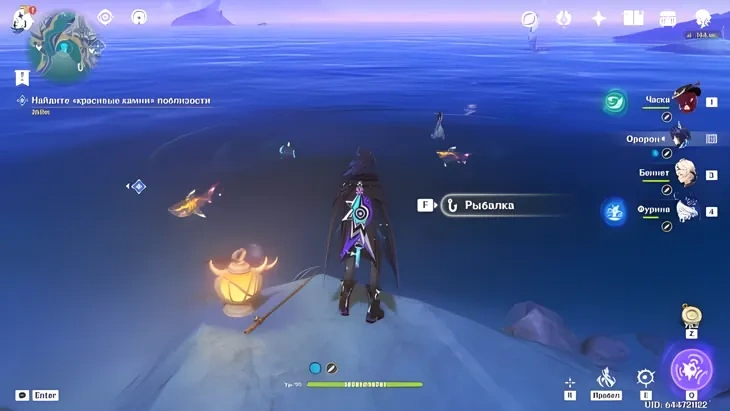Image resolution: width=730 pixels, height=411 pixels.
Task: Switch to party member Фурина
Action: pyautogui.click(x=685, y=211)
